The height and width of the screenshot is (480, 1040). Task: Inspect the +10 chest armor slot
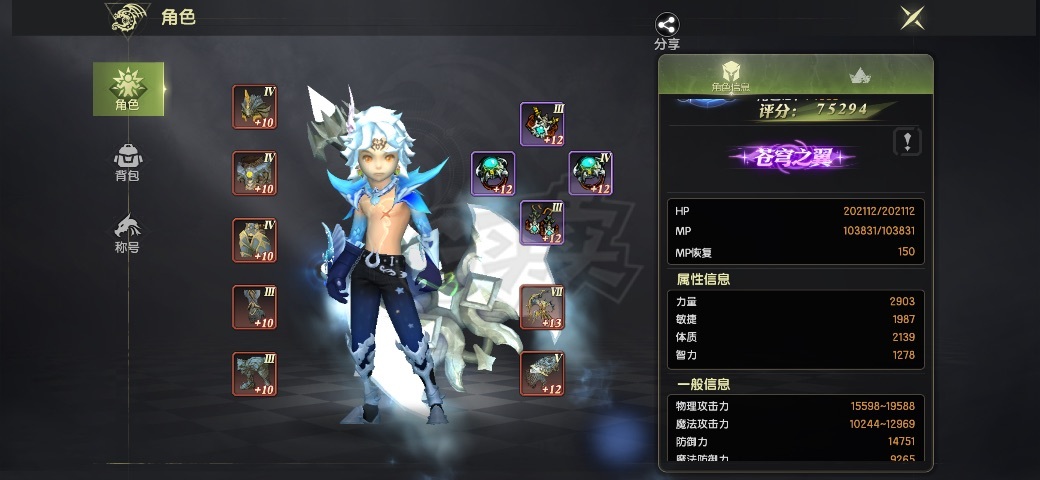[x=254, y=173]
